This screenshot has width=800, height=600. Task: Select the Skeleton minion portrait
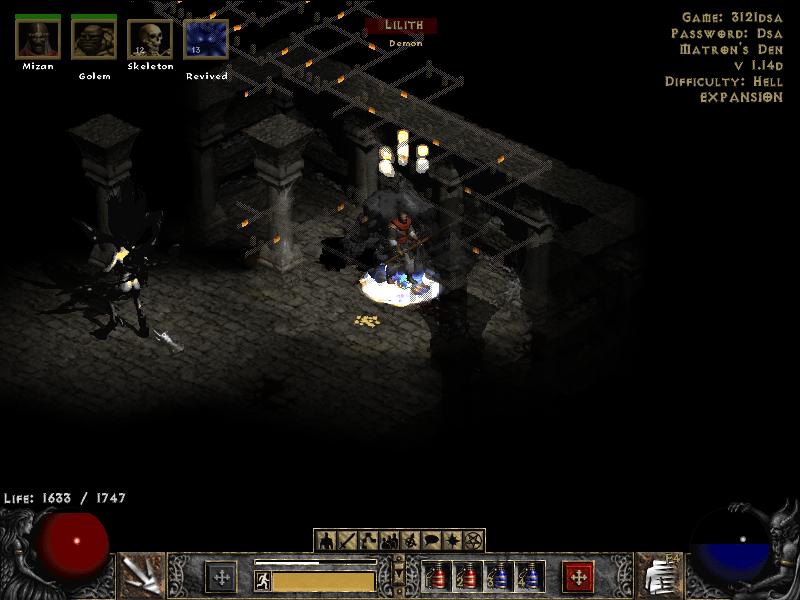150,38
